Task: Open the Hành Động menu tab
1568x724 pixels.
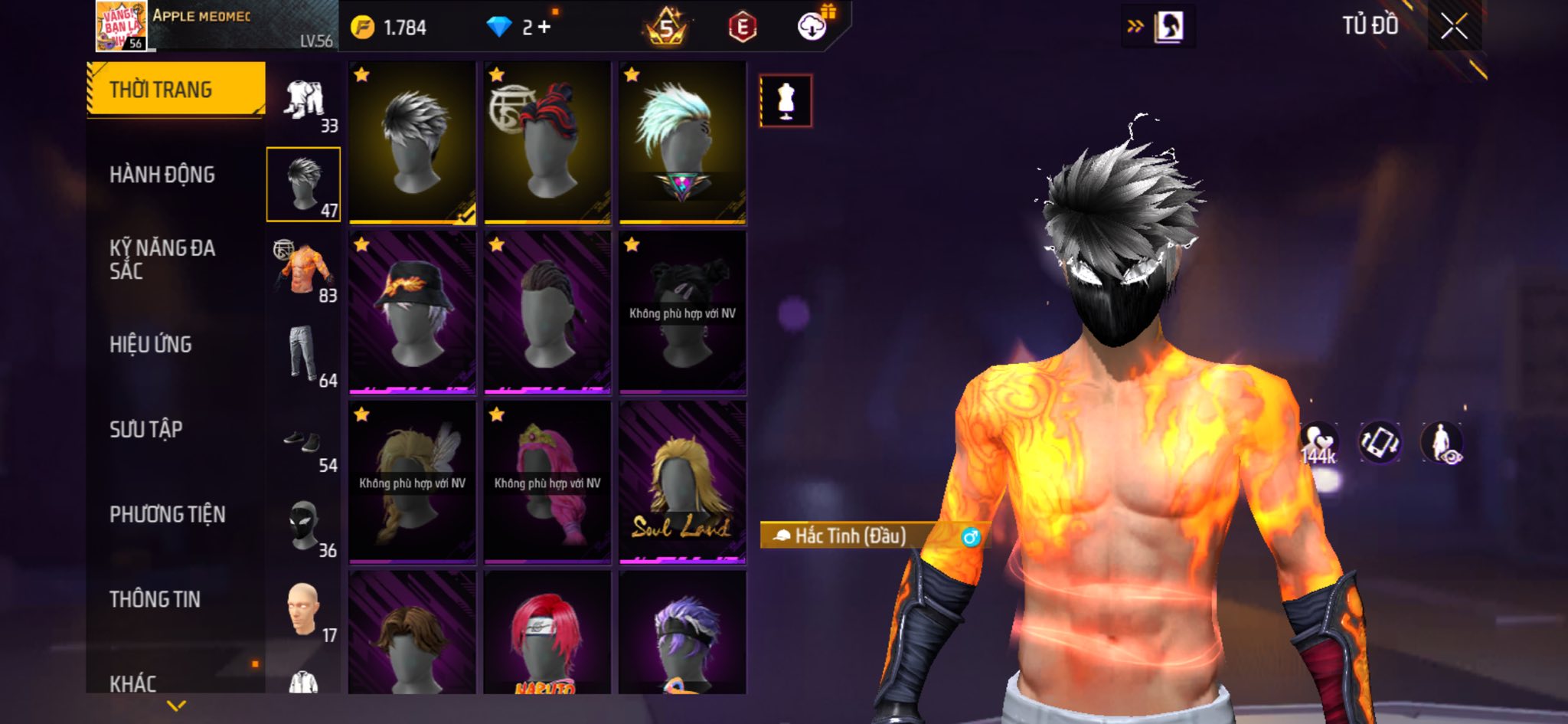Action: pos(162,175)
